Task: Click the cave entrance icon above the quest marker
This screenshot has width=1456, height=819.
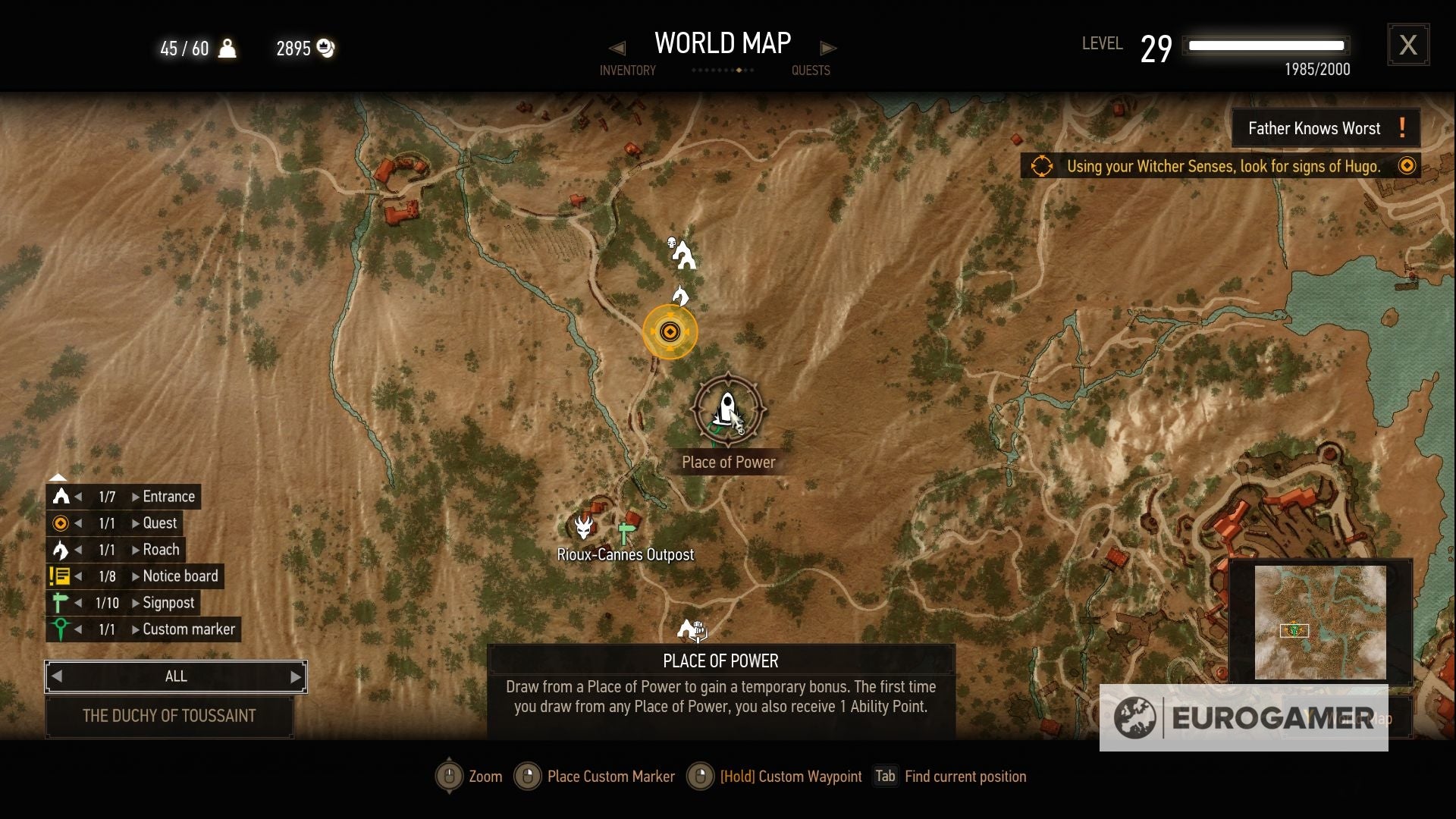Action: coord(683,254)
